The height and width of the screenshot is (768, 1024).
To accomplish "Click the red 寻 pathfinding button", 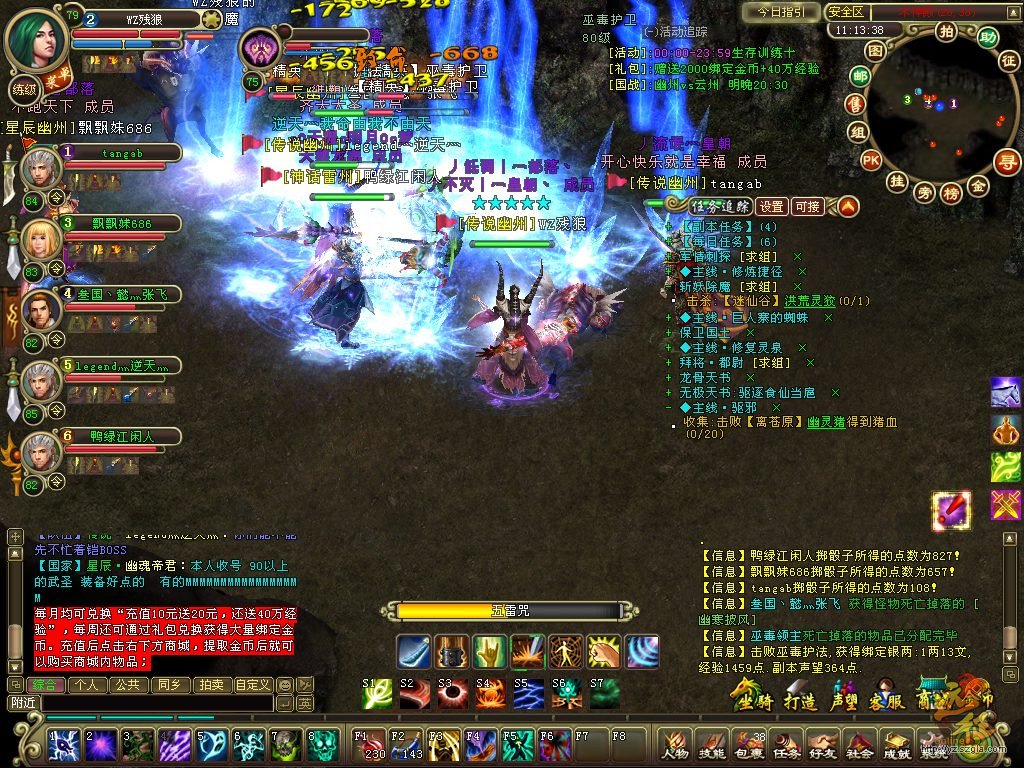I will point(1007,161).
